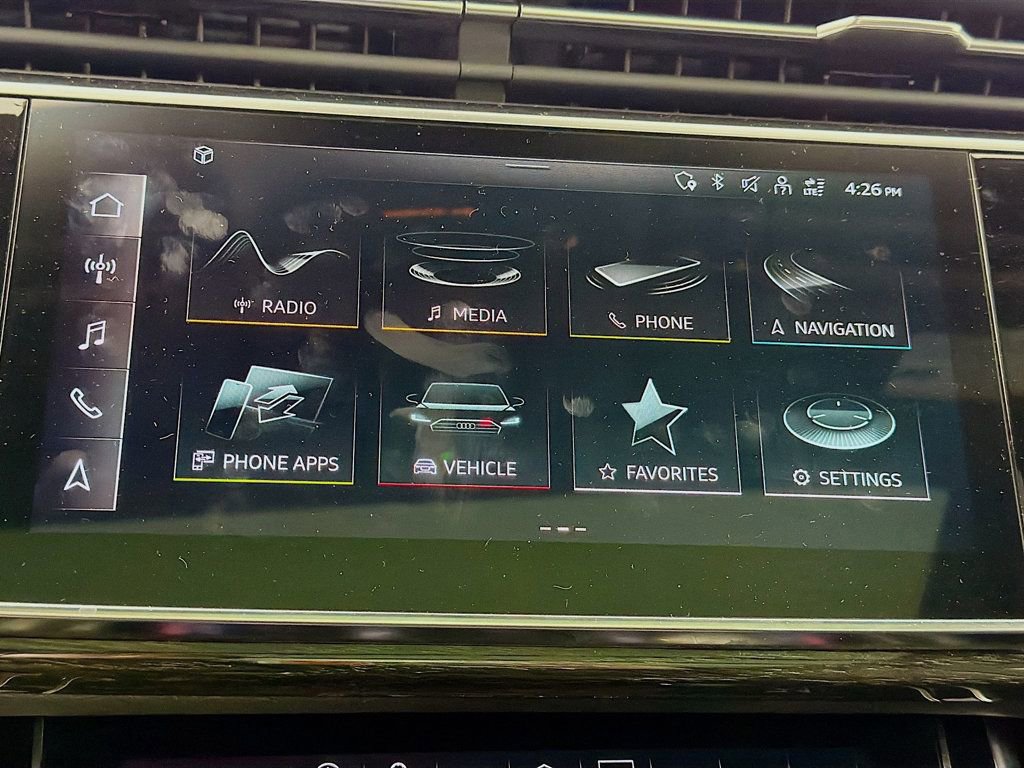Activate the navigation arrow sidebar shortcut
The width and height of the screenshot is (1024, 768).
(x=77, y=475)
